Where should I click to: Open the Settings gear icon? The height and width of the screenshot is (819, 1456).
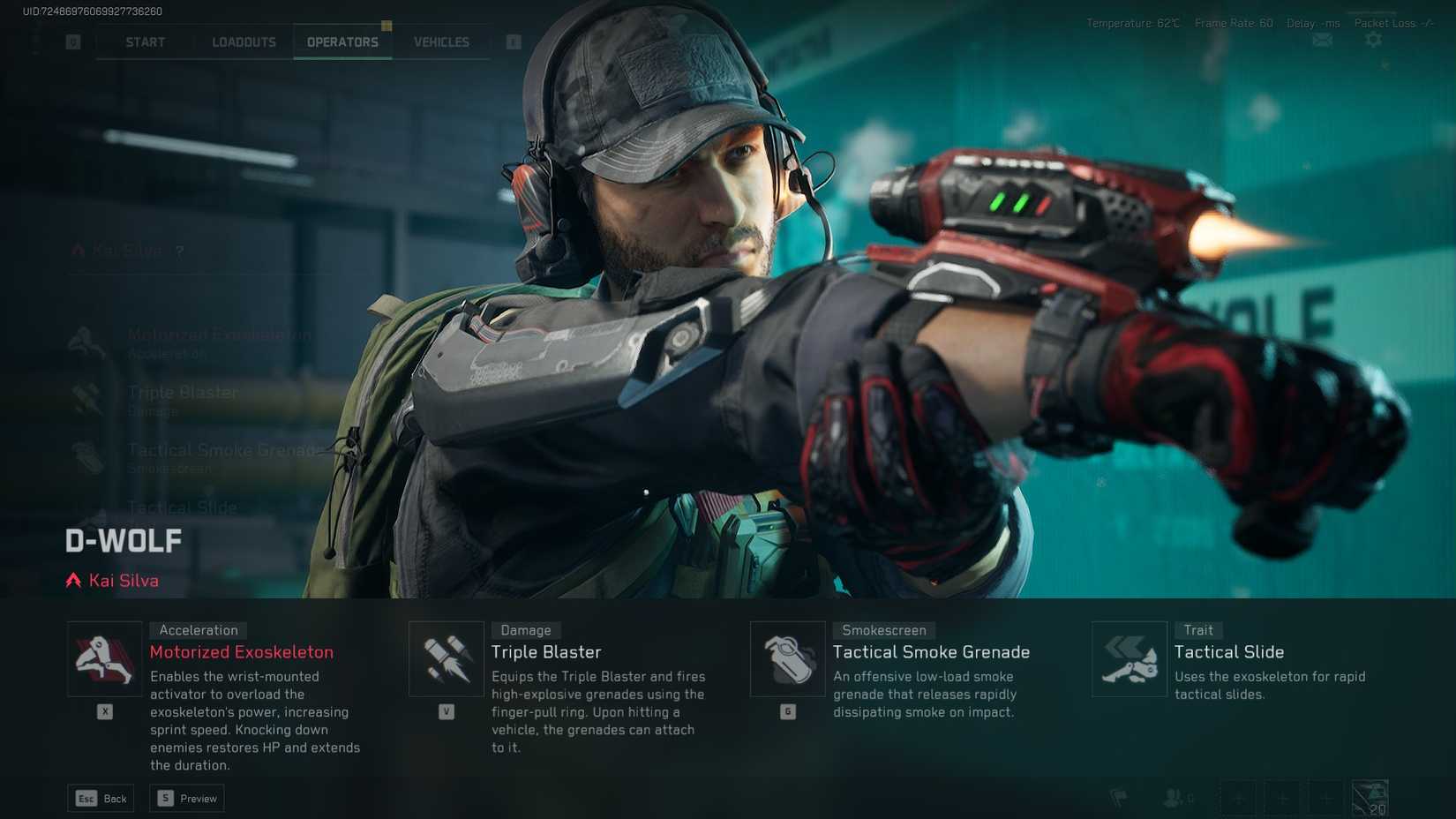coord(1373,40)
